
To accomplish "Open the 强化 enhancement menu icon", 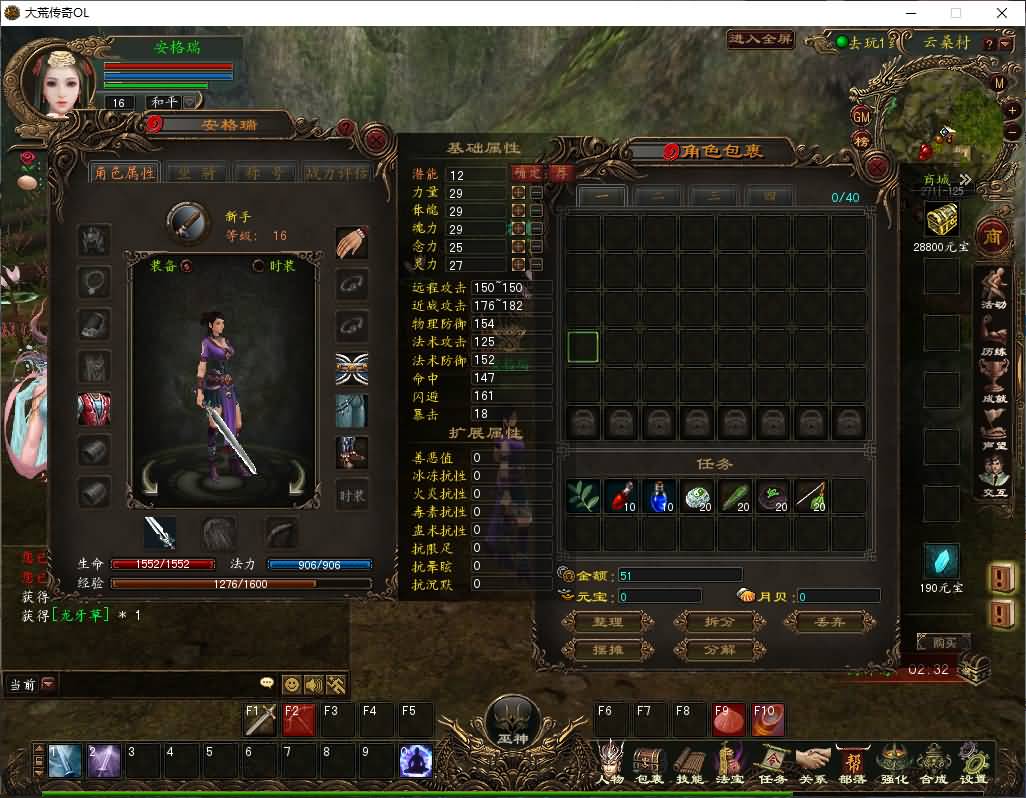I will pyautogui.click(x=893, y=765).
